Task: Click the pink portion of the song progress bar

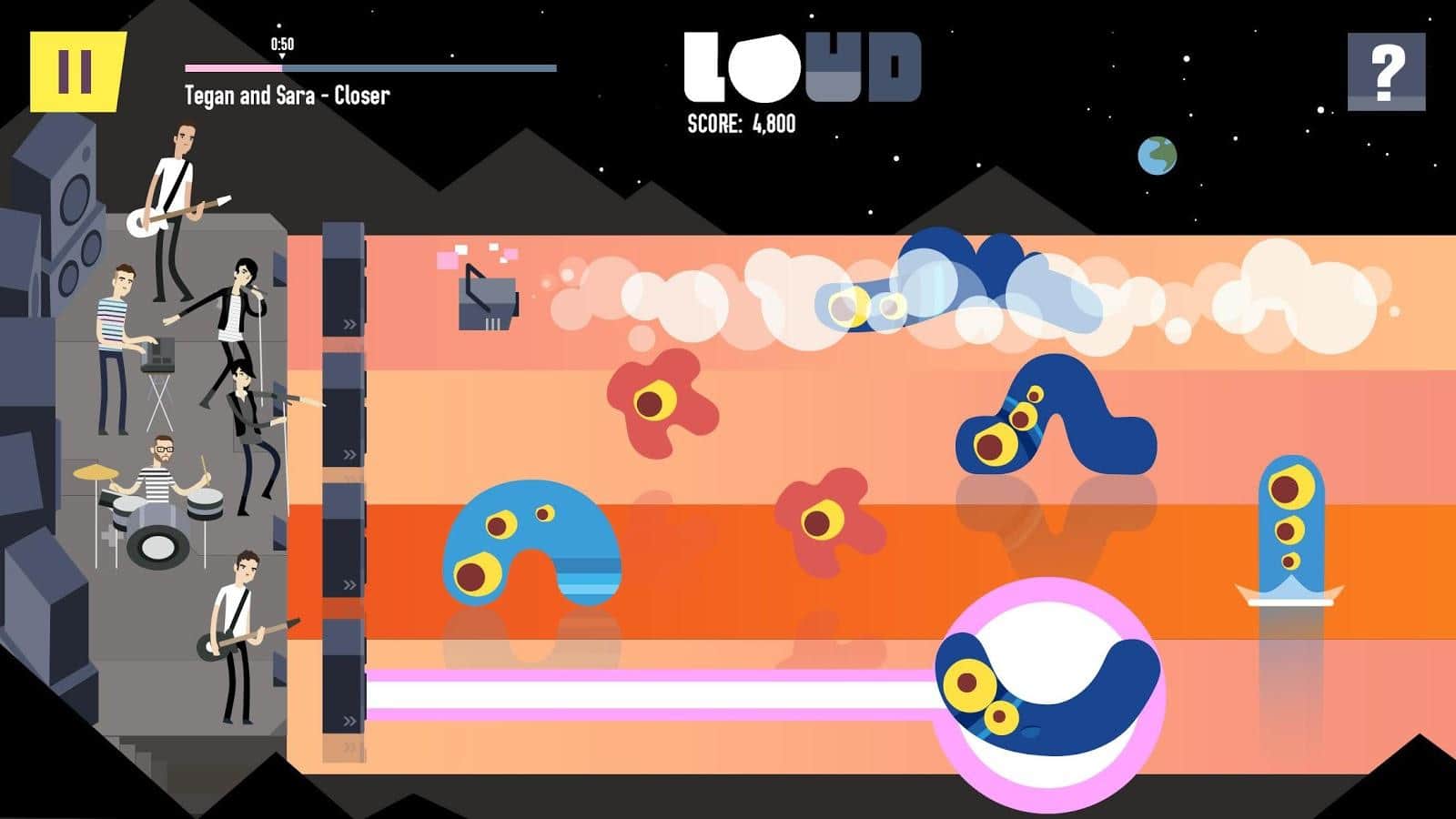Action: pos(232,66)
